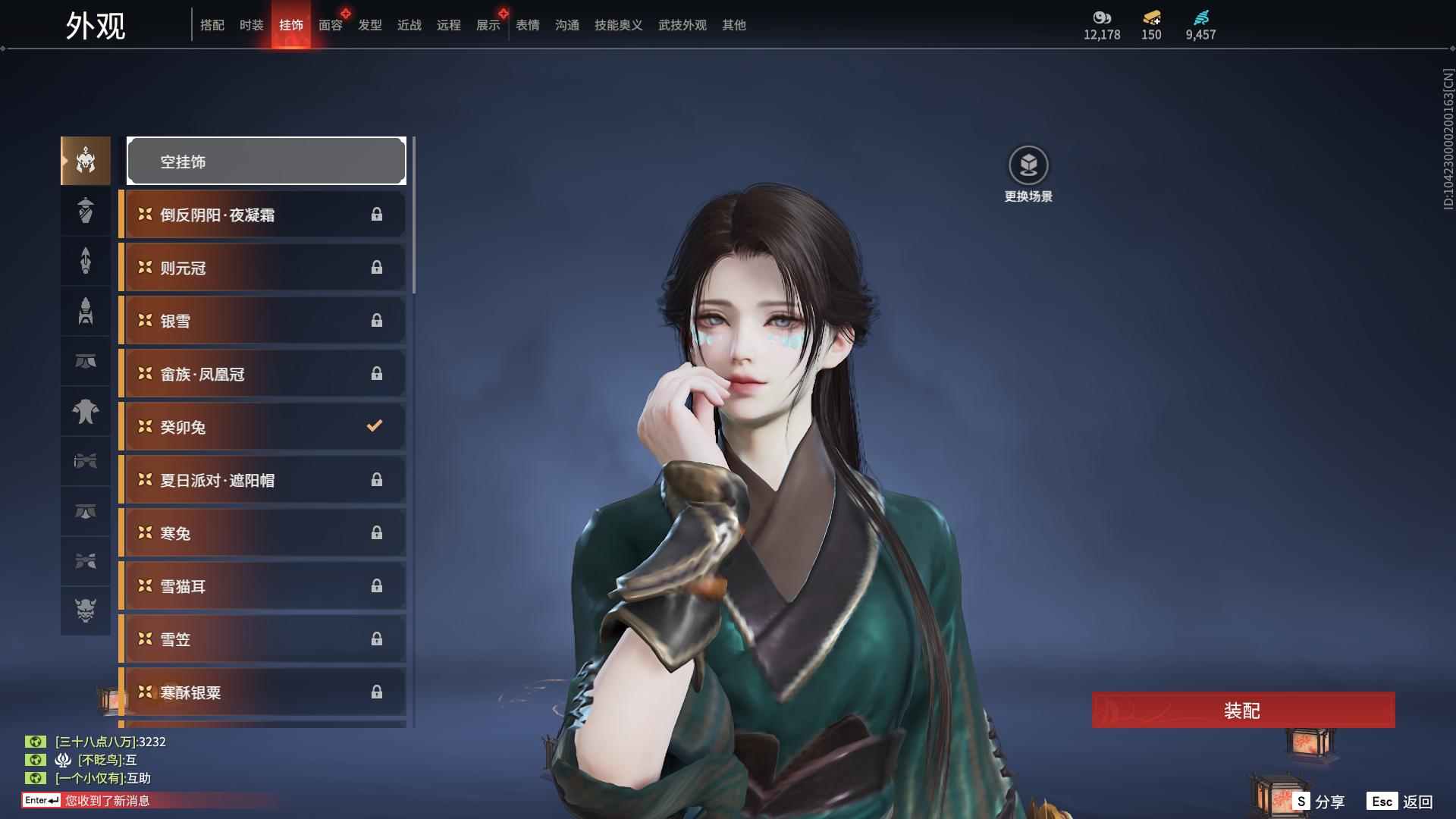Open the hat-and-jar back ornament category

[85, 211]
